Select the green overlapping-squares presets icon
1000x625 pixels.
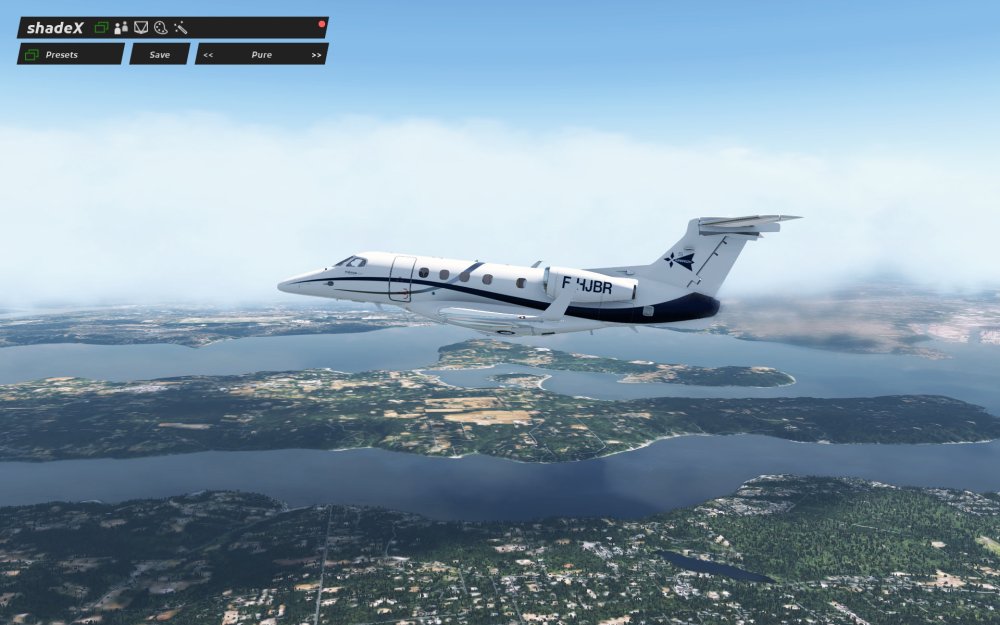tap(101, 28)
